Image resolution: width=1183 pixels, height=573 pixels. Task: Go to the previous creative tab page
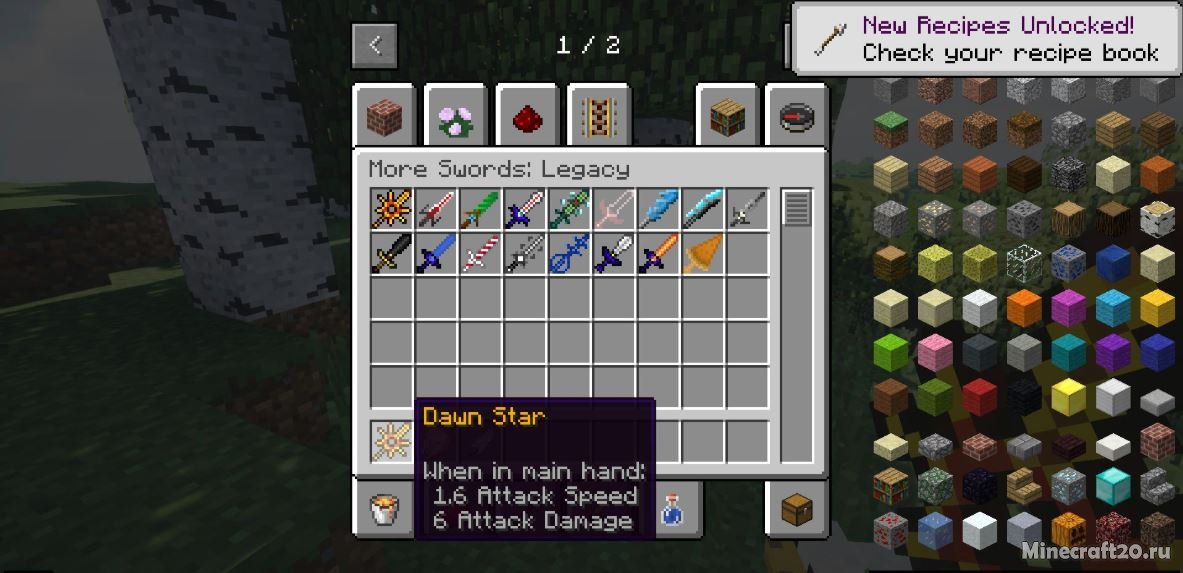[374, 45]
